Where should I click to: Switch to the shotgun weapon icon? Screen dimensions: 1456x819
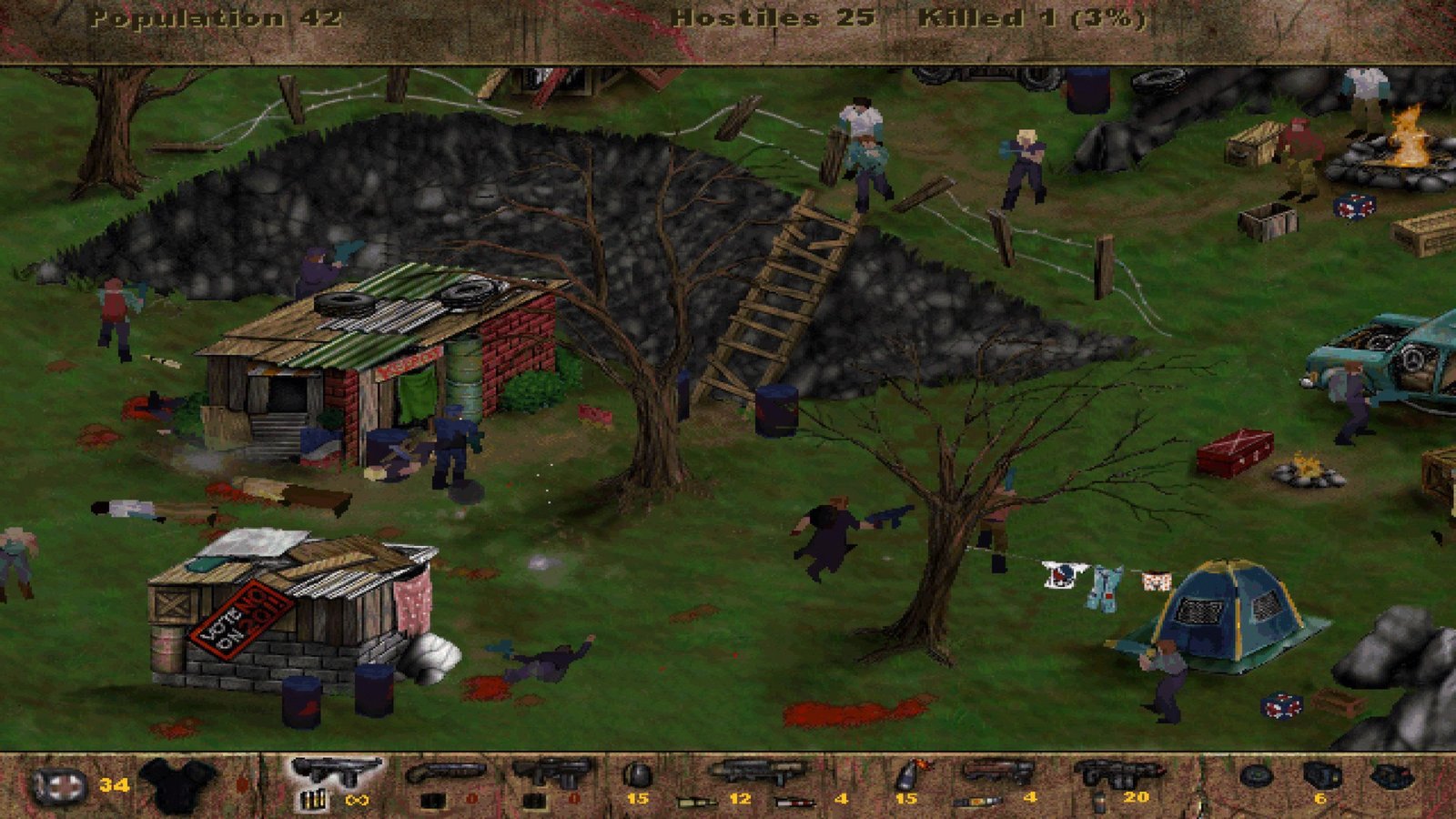(x=445, y=774)
